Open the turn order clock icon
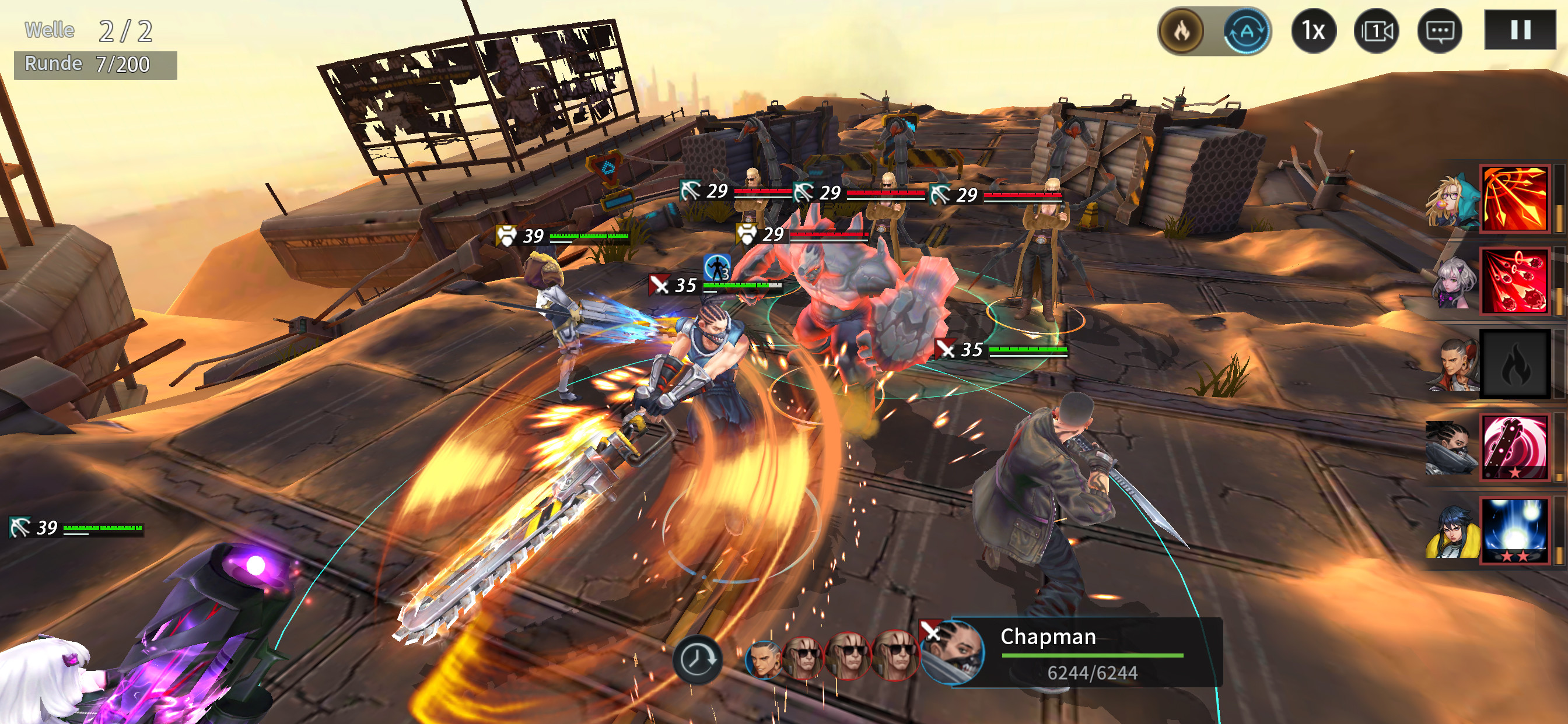Viewport: 1568px width, 724px height. click(x=697, y=659)
